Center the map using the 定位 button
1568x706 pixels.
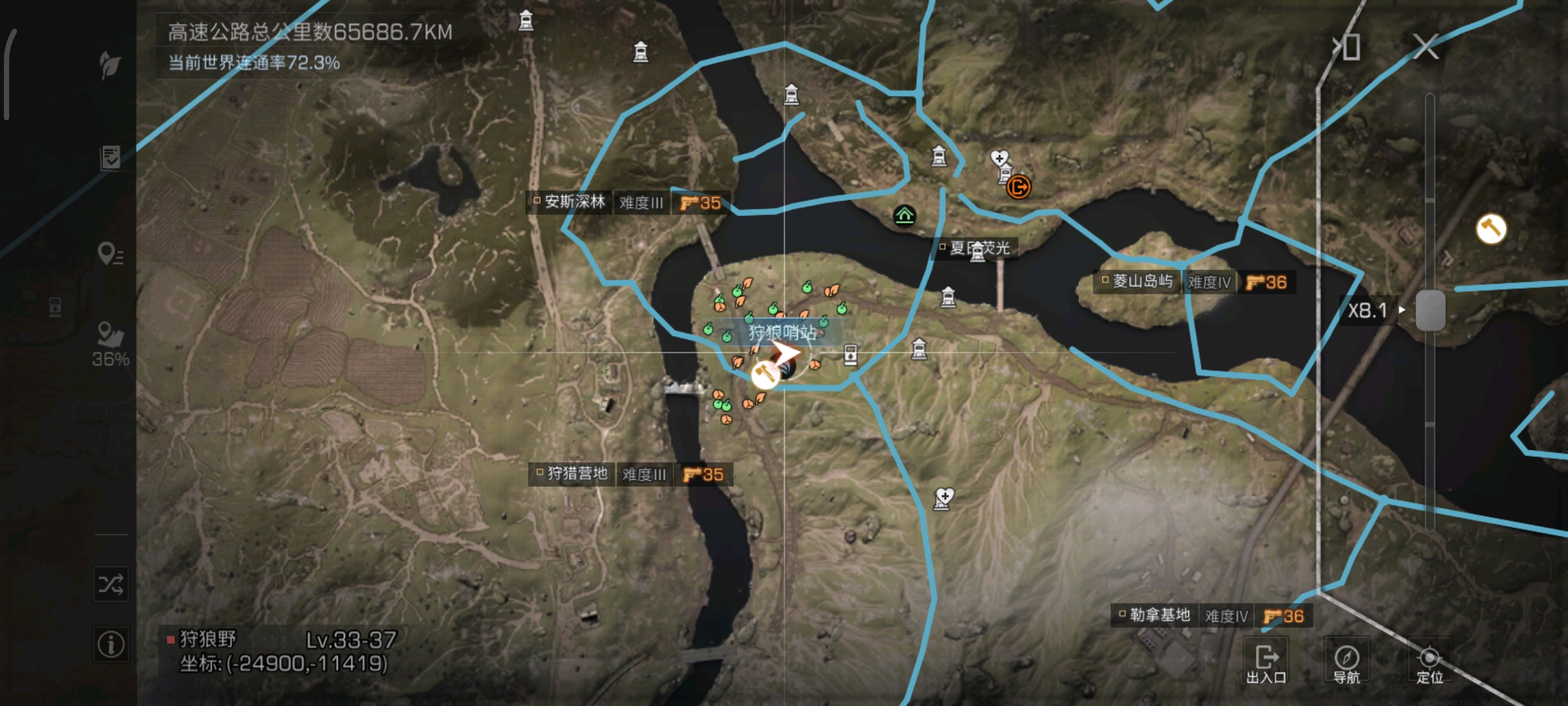(1429, 663)
